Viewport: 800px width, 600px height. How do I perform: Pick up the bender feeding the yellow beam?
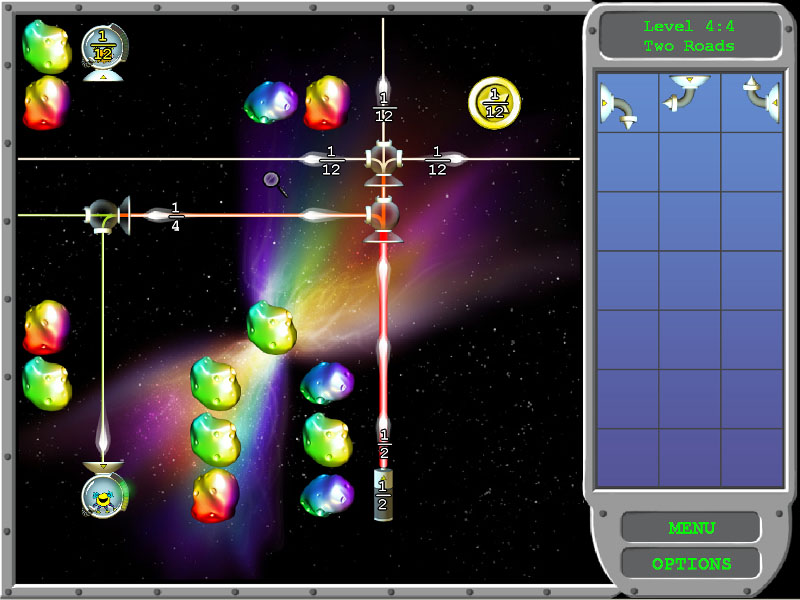[104, 214]
